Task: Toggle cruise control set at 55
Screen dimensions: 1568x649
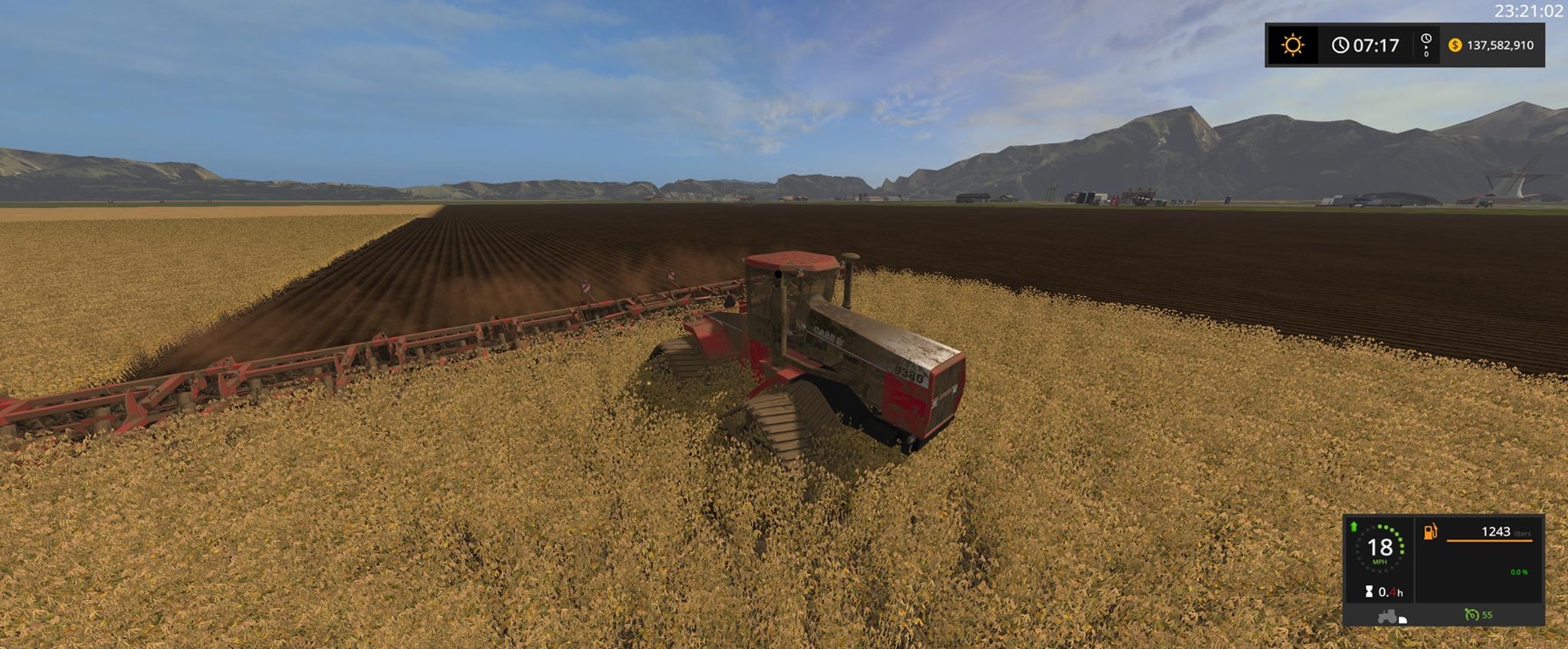Action: coord(1482,615)
